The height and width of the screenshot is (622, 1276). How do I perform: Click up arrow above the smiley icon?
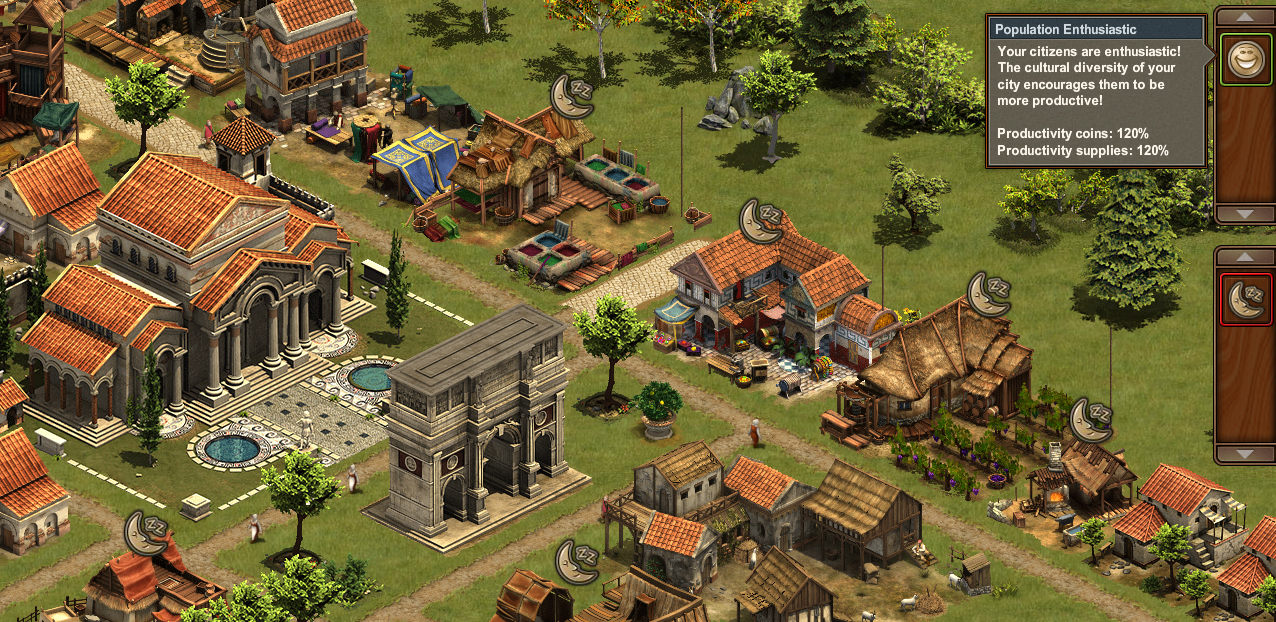[1245, 17]
